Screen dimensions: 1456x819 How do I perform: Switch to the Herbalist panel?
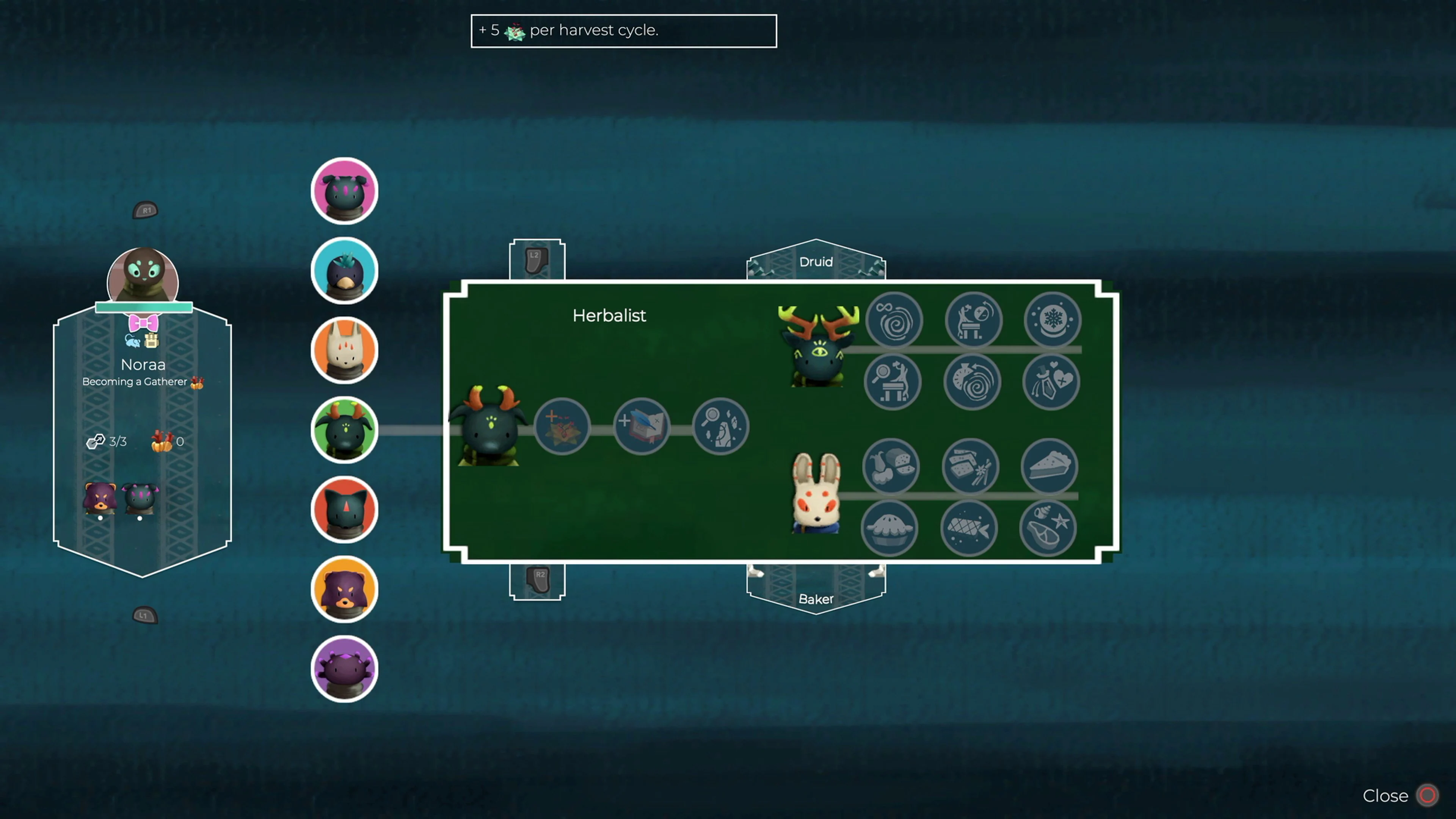tap(609, 316)
